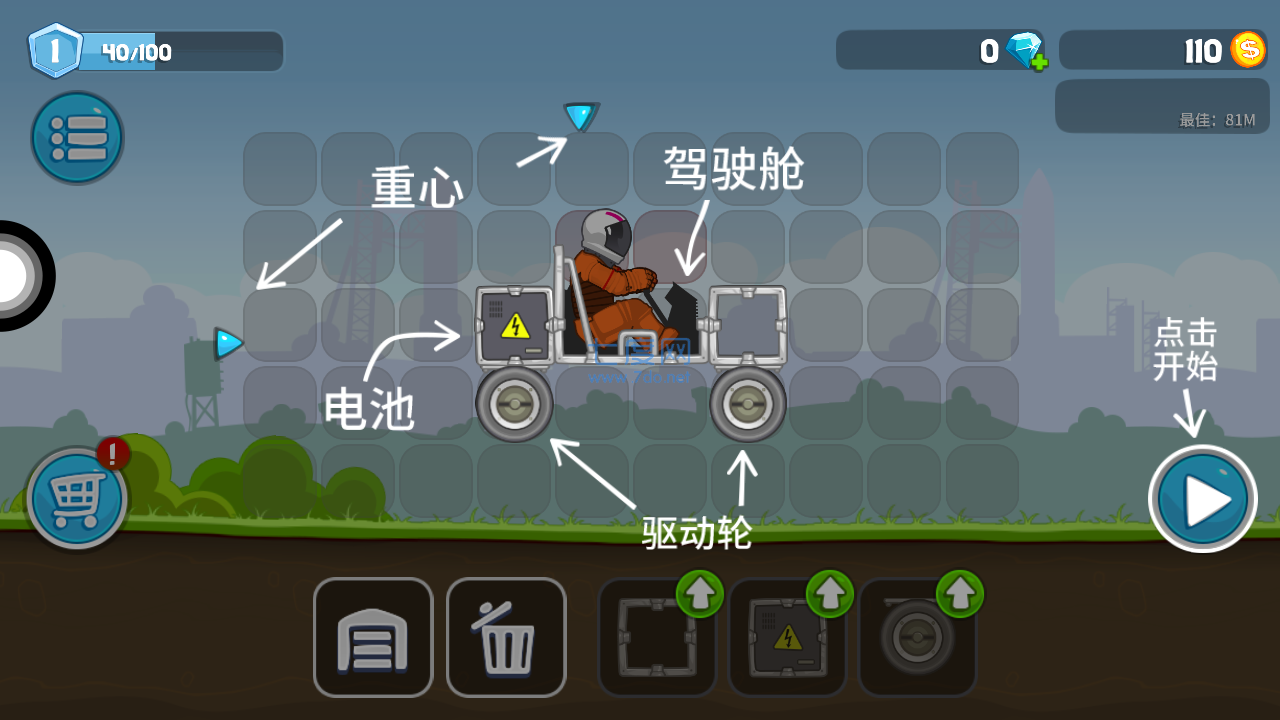Open the garage parts storage icon
Image resolution: width=1280 pixels, height=720 pixels.
372,636
